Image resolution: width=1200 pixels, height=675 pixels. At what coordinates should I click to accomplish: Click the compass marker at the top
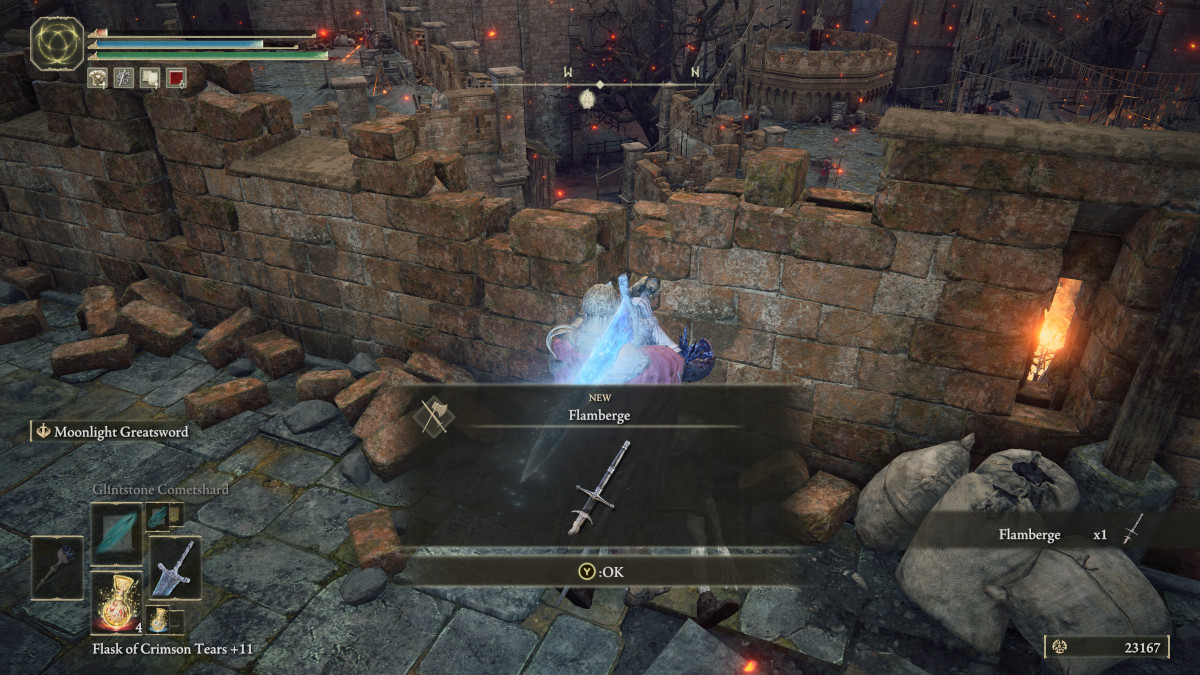coord(587,98)
